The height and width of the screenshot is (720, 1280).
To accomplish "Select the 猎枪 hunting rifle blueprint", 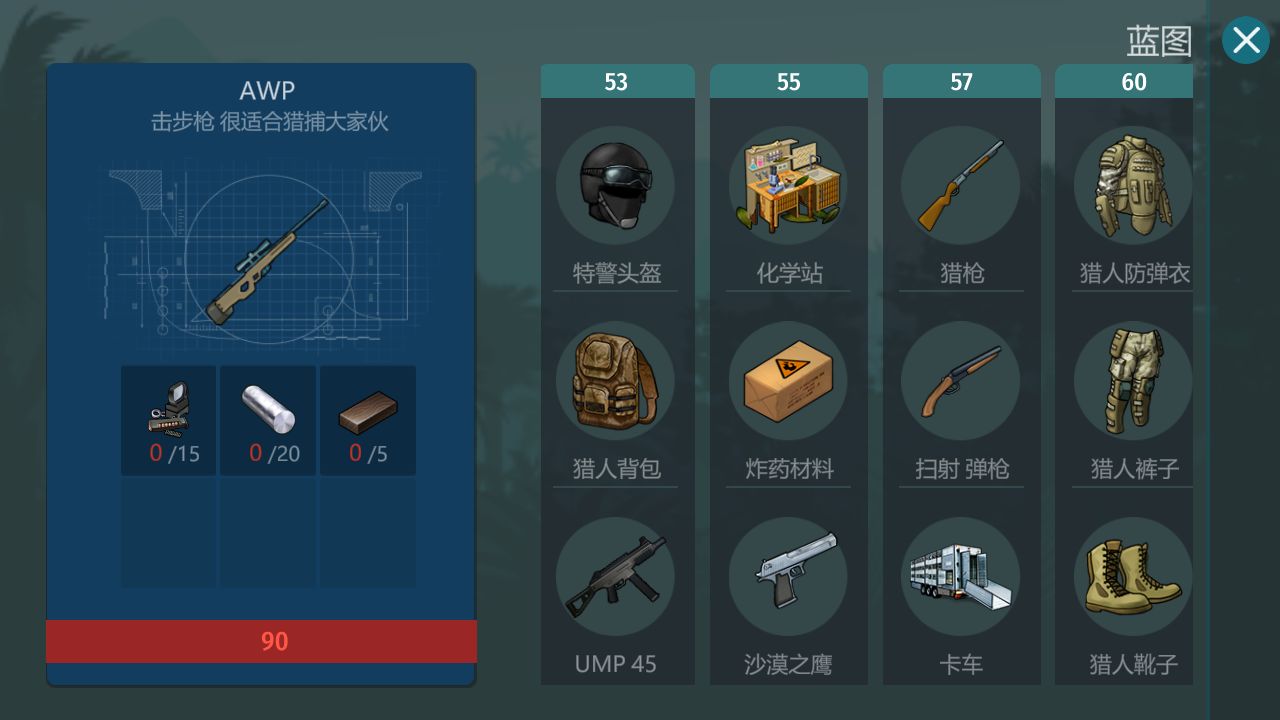I will point(961,185).
